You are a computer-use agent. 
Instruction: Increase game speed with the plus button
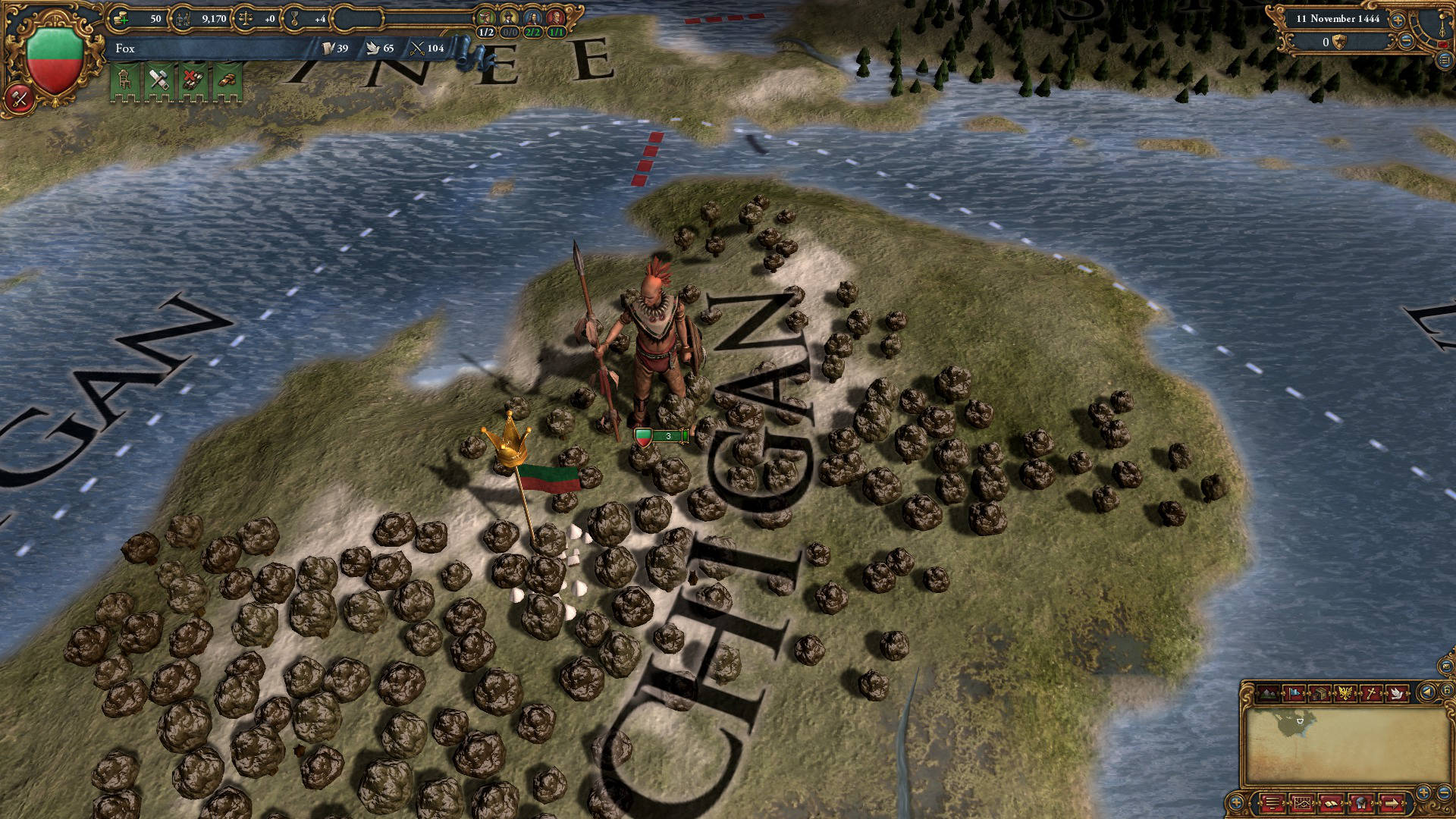[x=1398, y=20]
